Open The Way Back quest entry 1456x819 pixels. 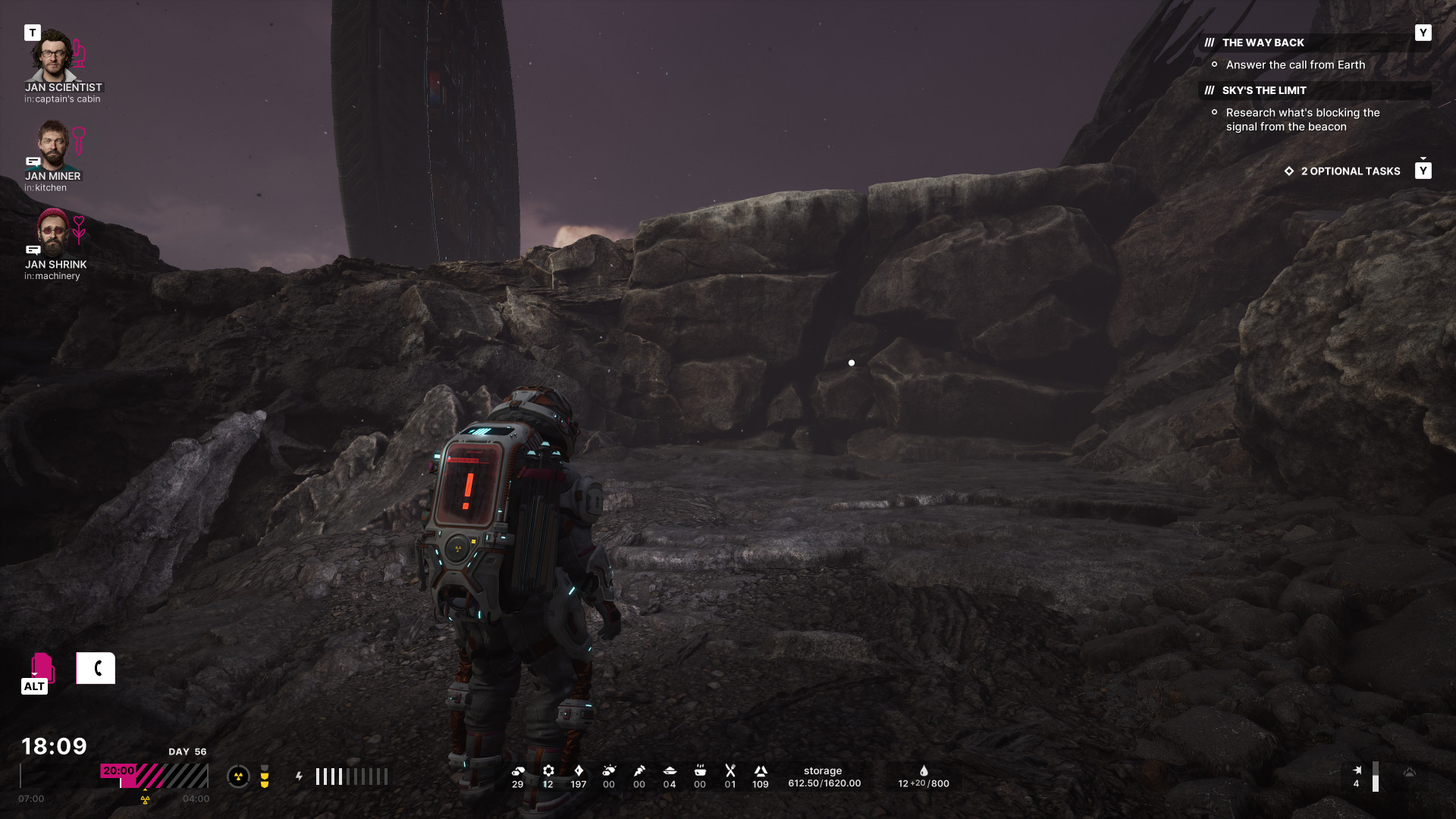pyautogui.click(x=1263, y=43)
